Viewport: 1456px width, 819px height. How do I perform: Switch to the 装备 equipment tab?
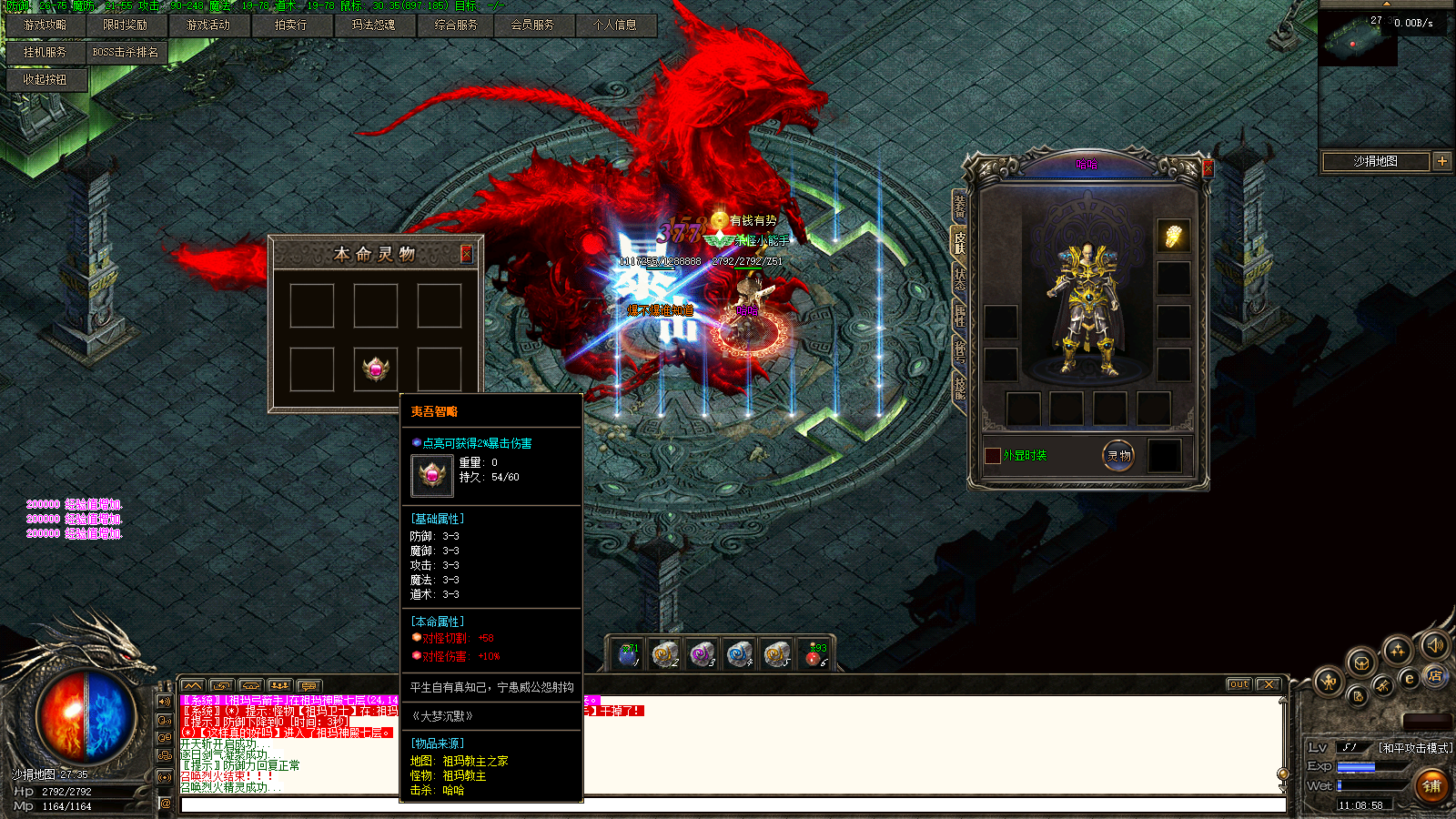point(959,206)
